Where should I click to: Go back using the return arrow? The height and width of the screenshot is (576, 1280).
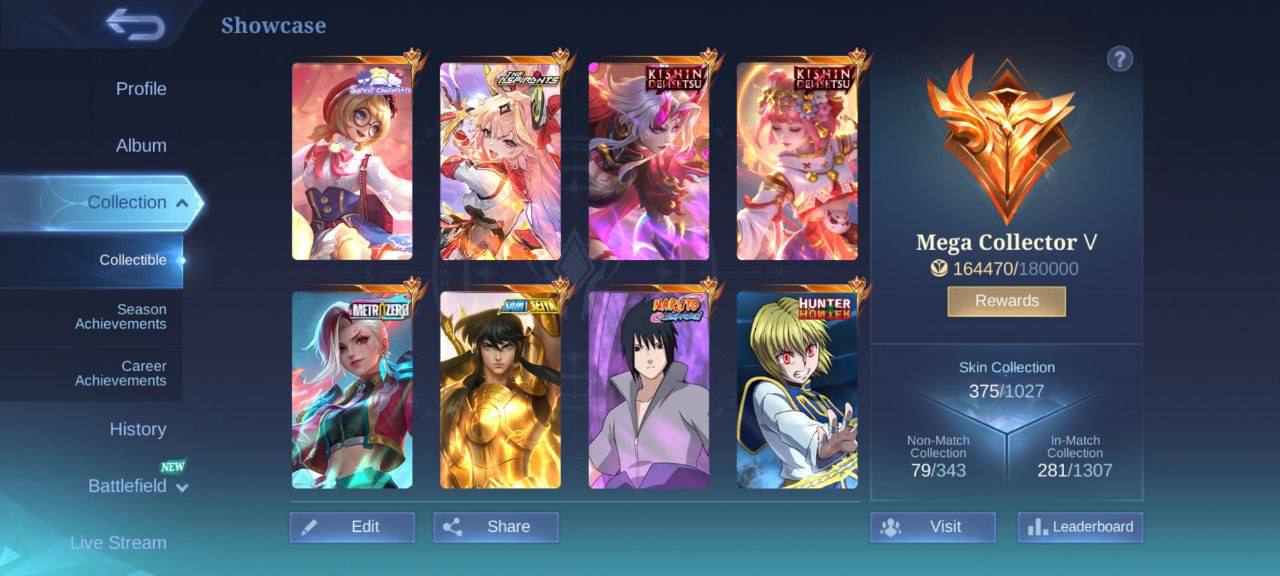tap(135, 25)
